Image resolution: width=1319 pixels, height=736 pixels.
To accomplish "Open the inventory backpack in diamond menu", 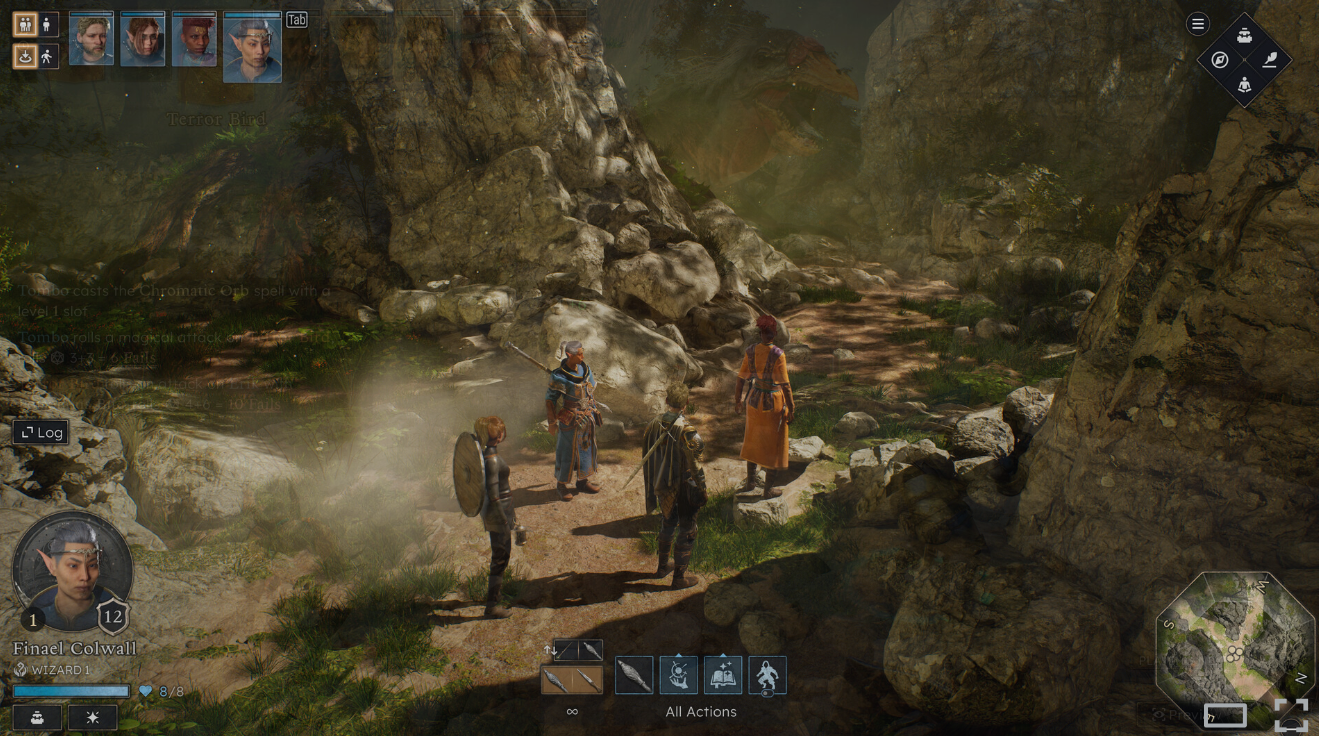I will pos(1245,37).
